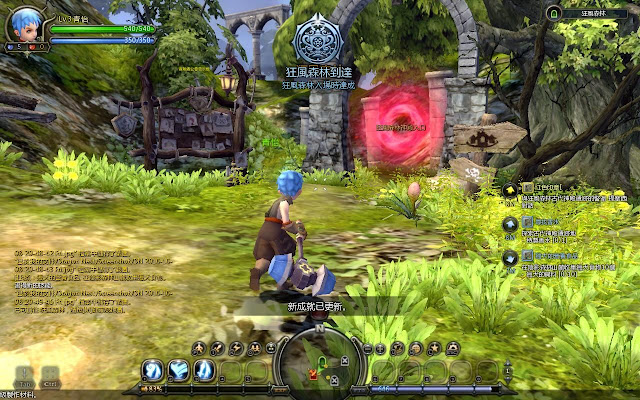640x400 pixels.
Task: Click the zone name icon at top right
Action: [x=553, y=13]
